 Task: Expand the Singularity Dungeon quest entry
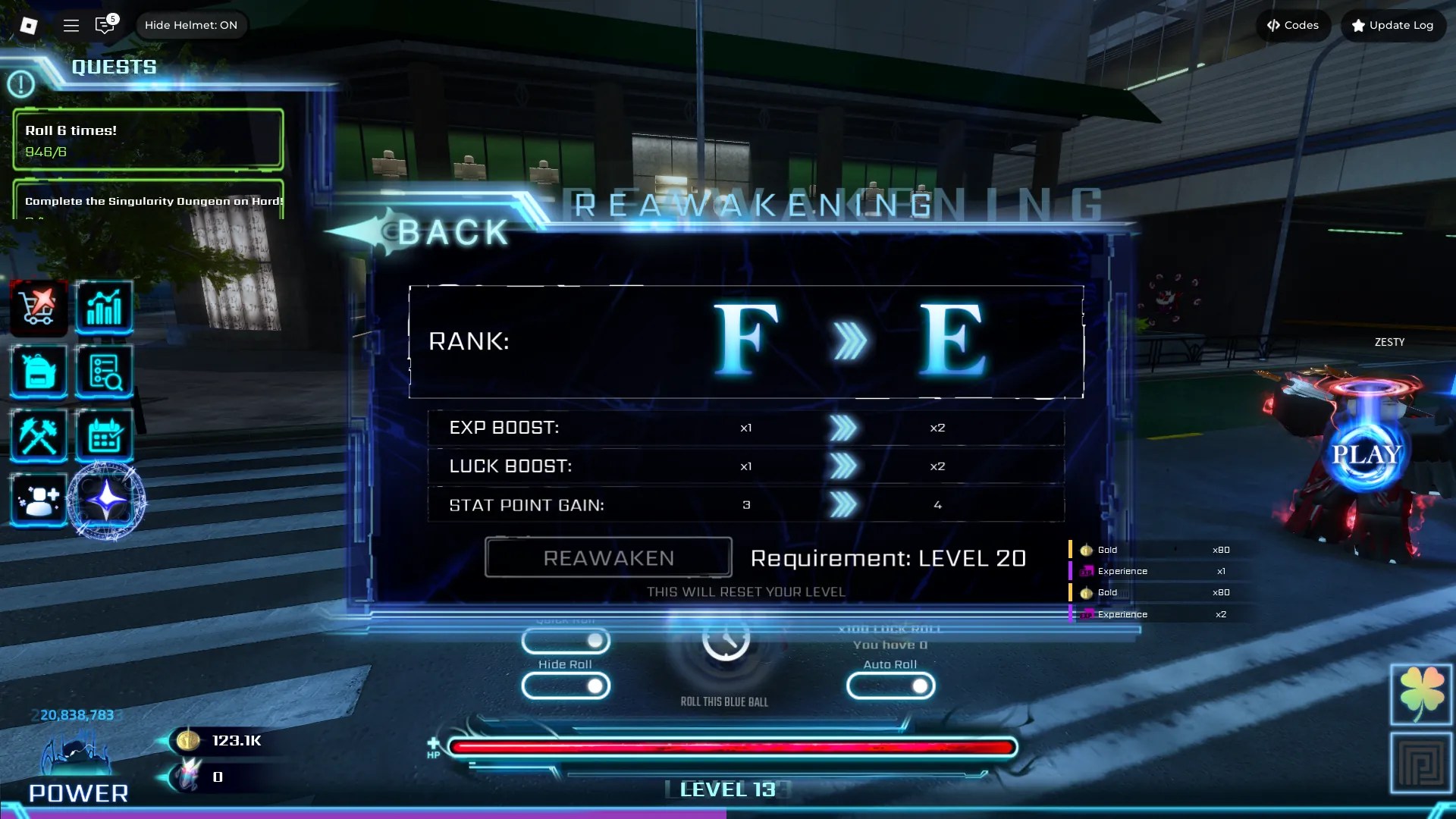tap(147, 202)
